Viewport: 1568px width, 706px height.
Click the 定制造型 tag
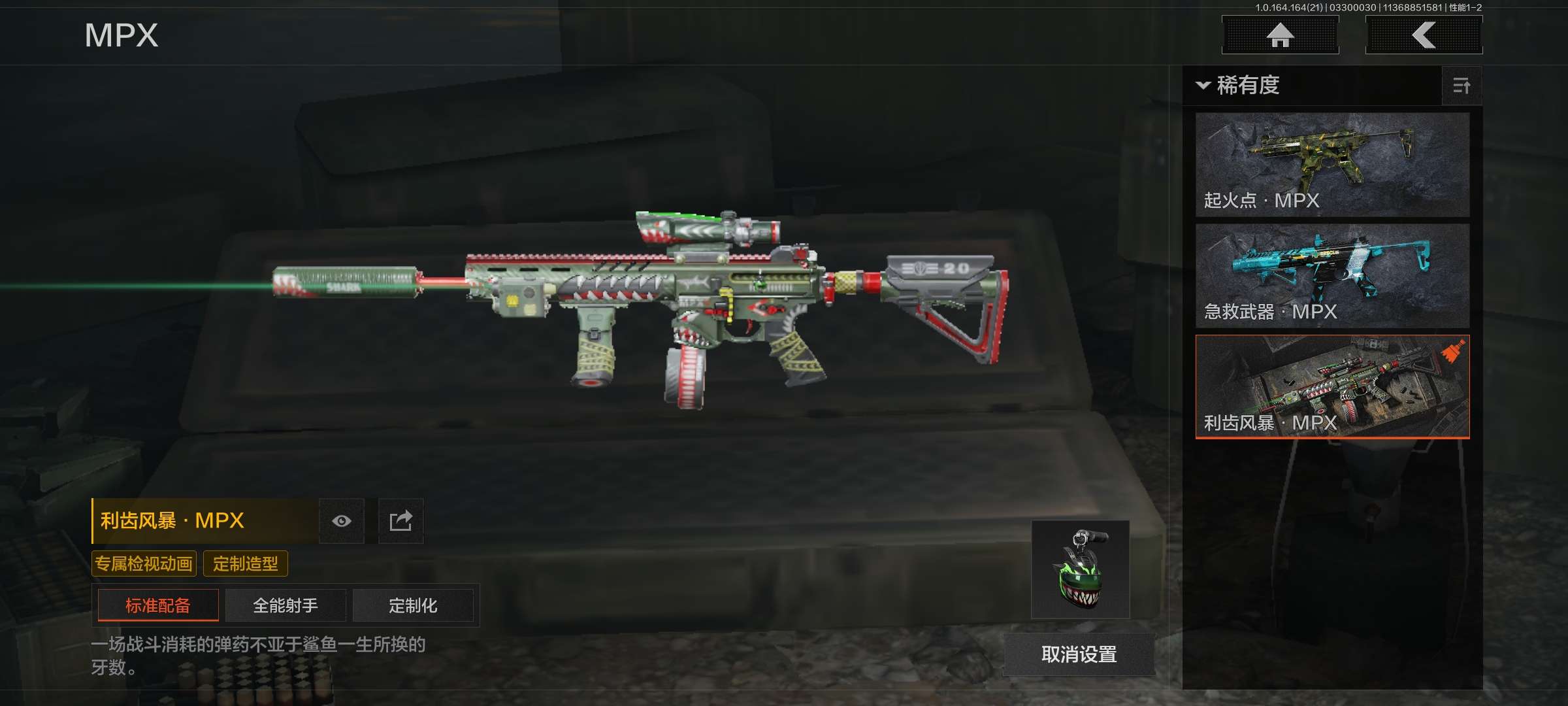pos(246,563)
